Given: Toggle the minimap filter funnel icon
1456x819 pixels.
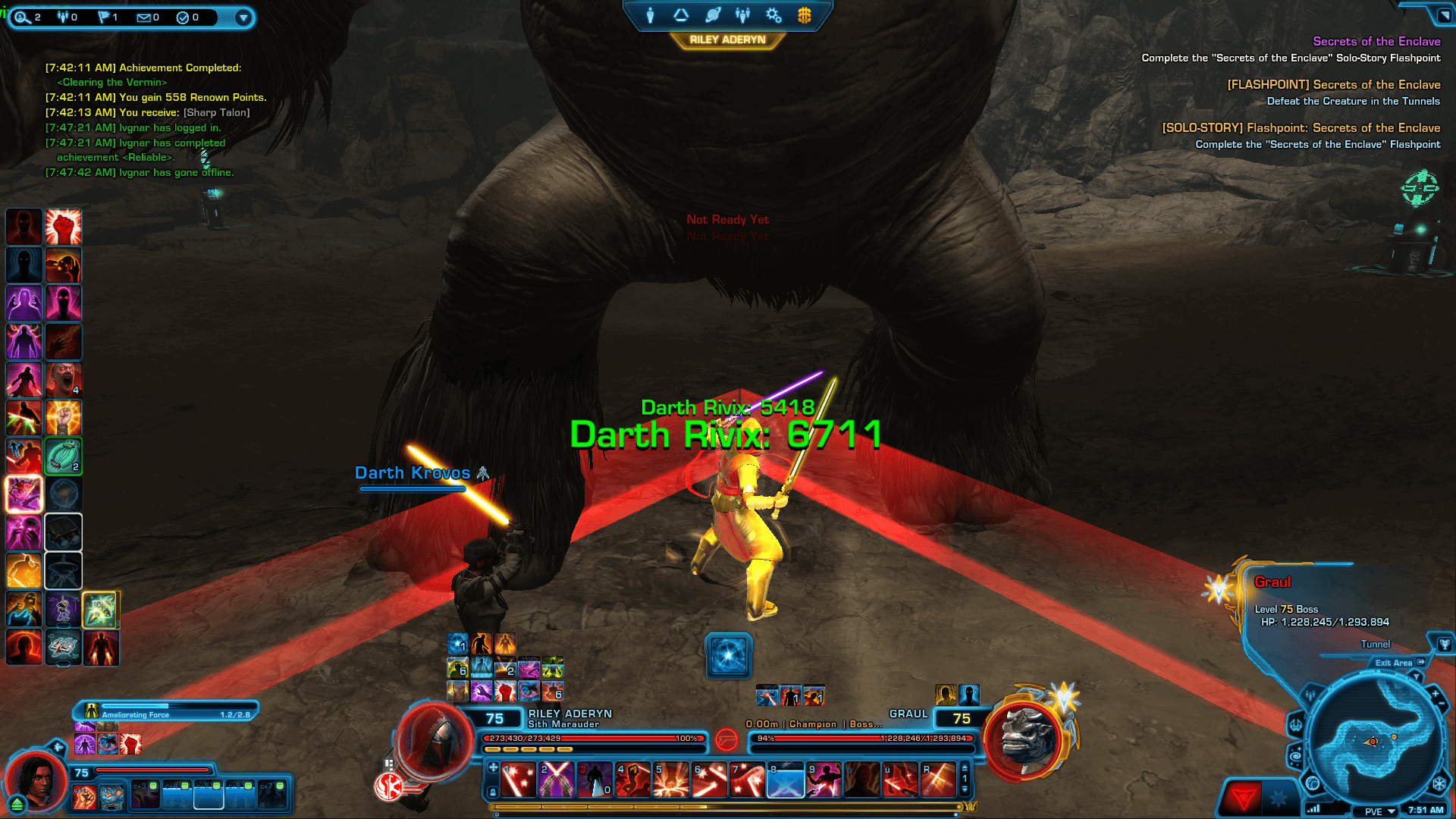Looking at the screenshot, I should pos(1417,676).
